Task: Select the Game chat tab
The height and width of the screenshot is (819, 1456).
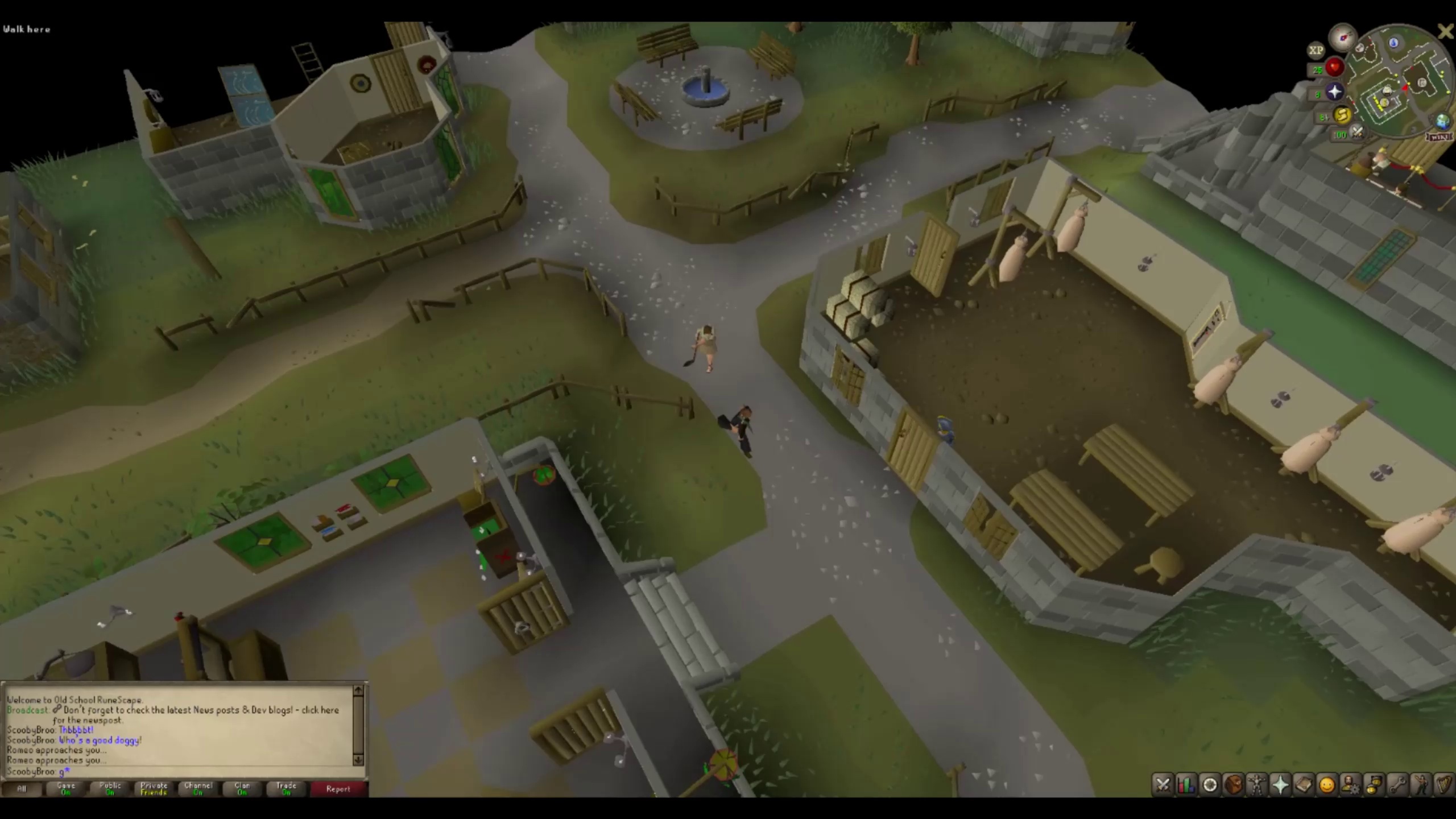Action: 65,788
